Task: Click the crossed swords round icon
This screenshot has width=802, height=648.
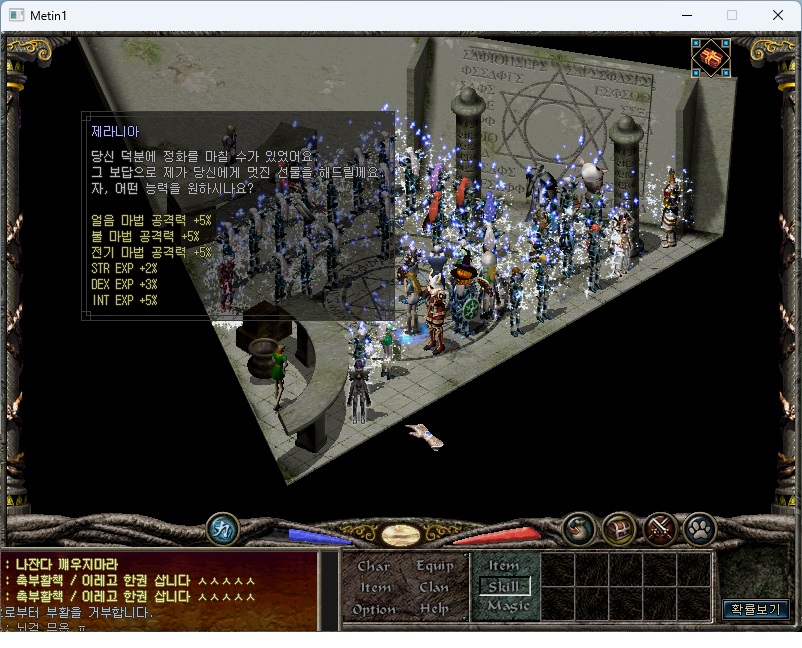Action: point(660,527)
